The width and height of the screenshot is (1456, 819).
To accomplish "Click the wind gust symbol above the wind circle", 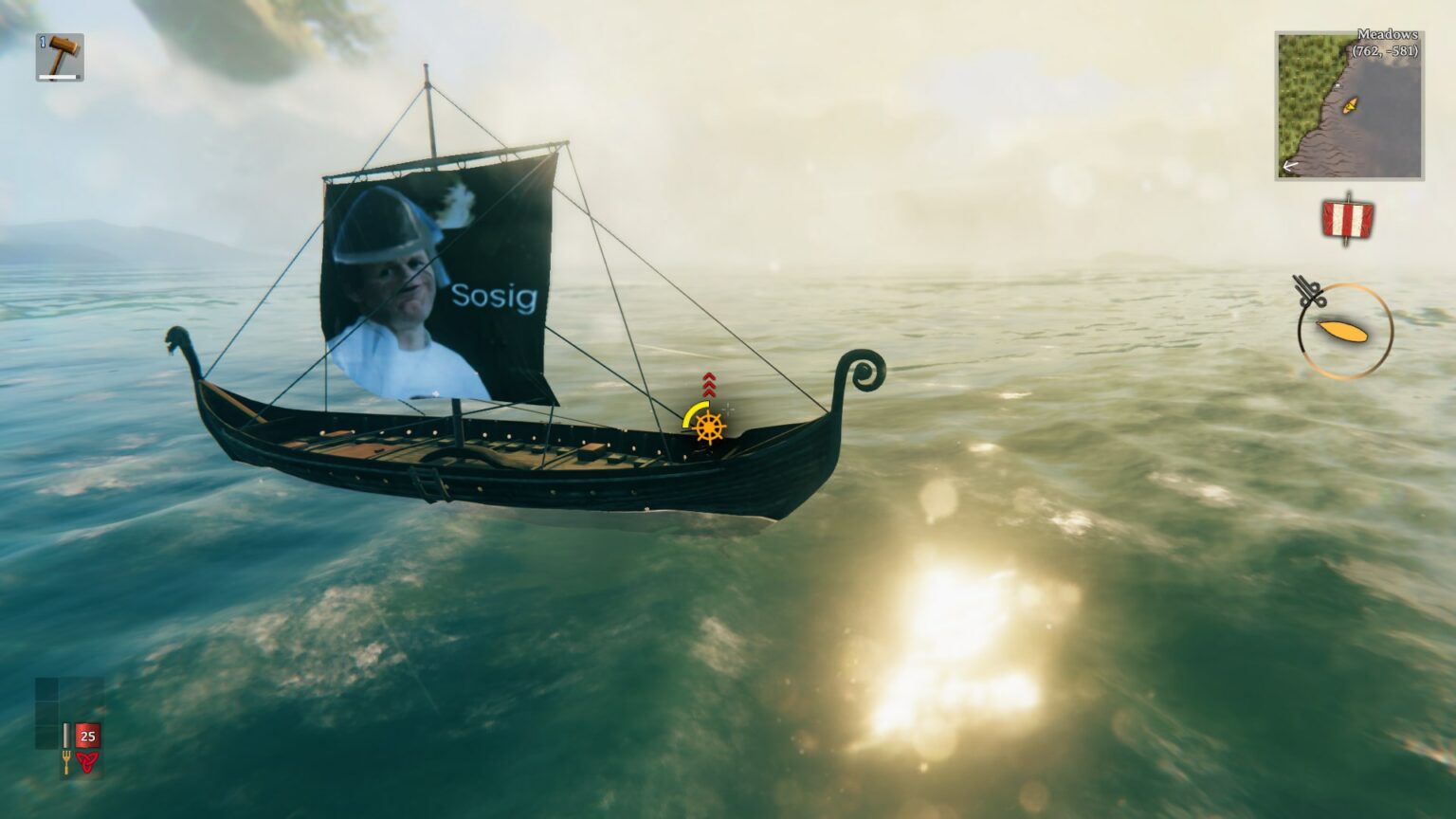I will pos(1308,290).
